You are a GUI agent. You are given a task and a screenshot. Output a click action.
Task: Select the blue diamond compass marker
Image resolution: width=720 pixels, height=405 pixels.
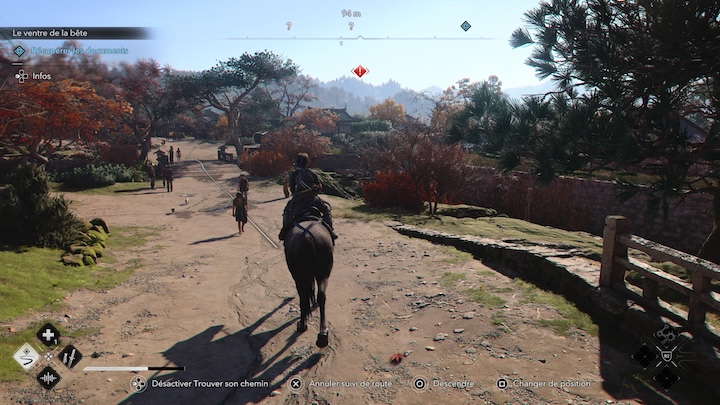click(x=466, y=26)
